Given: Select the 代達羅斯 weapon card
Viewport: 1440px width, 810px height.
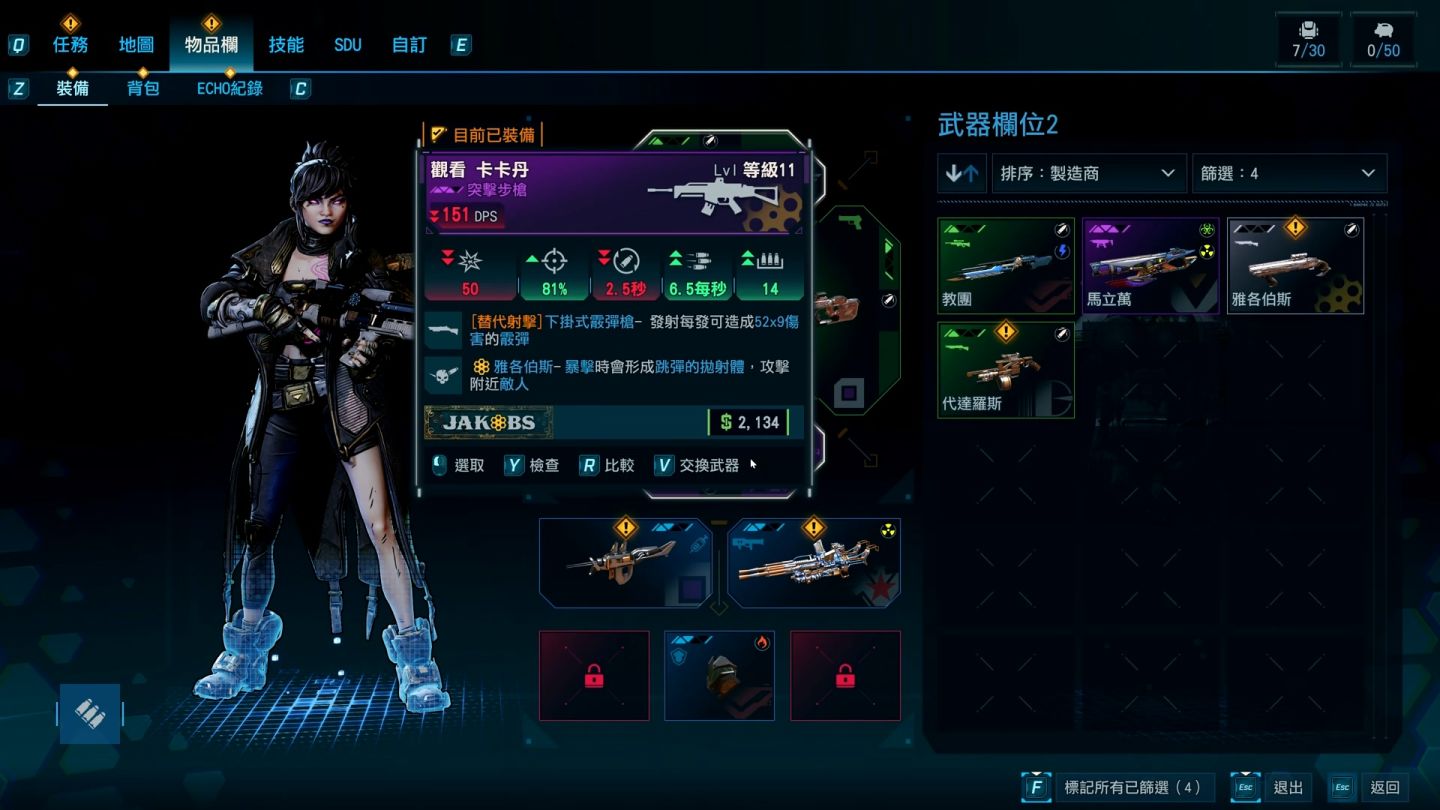Looking at the screenshot, I should pos(1006,370).
